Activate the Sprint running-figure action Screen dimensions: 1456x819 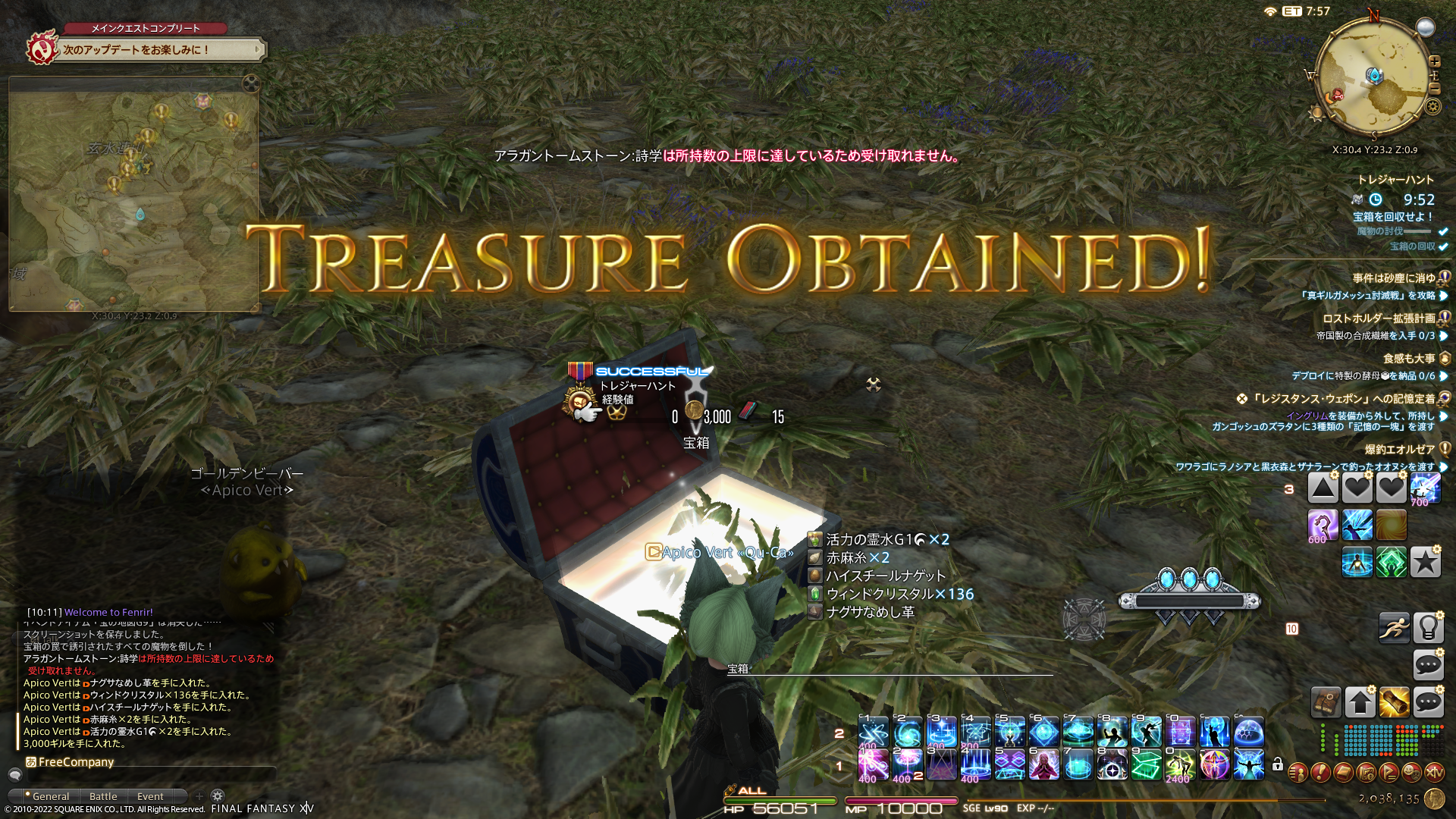(1394, 628)
